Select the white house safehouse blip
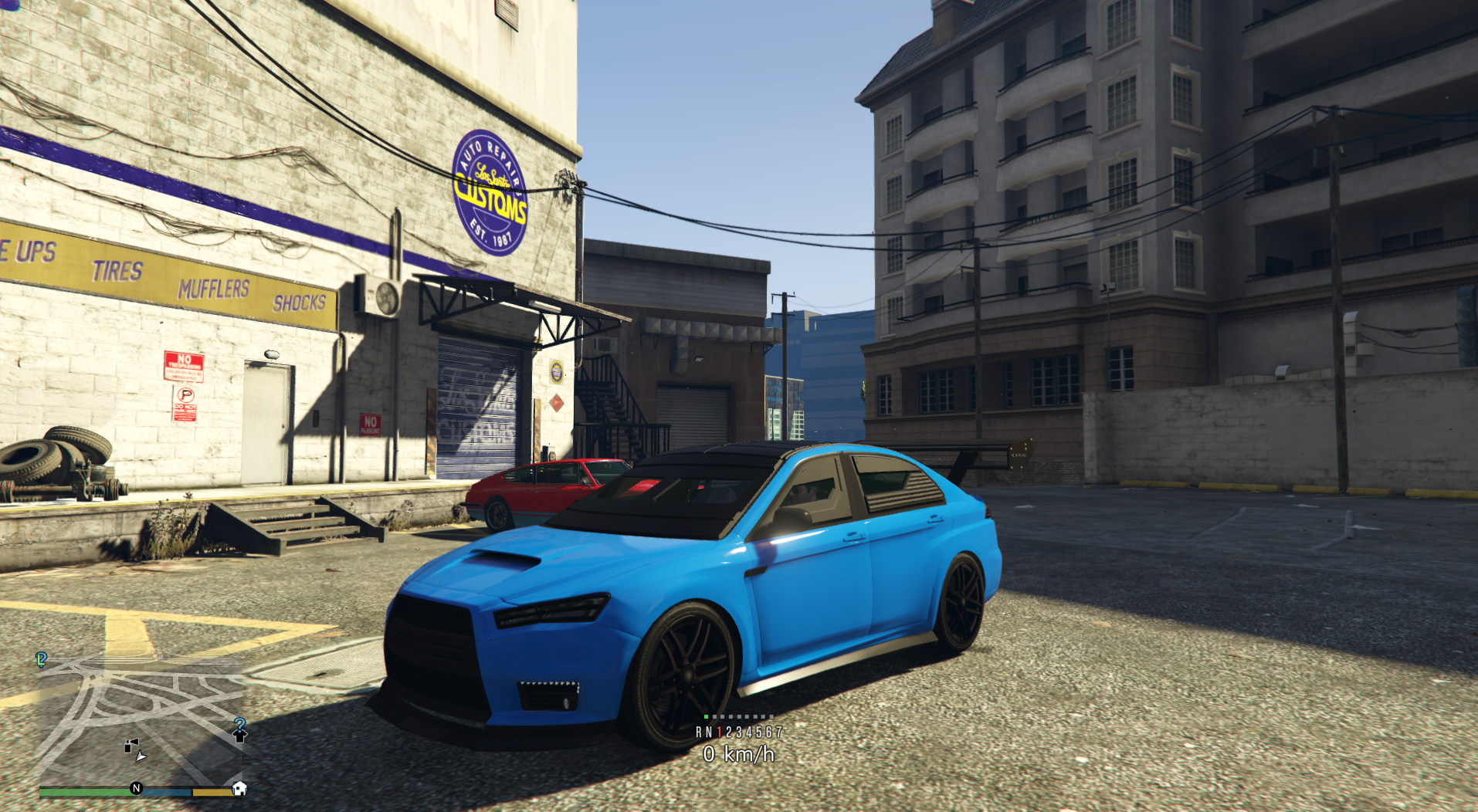 pyautogui.click(x=239, y=789)
